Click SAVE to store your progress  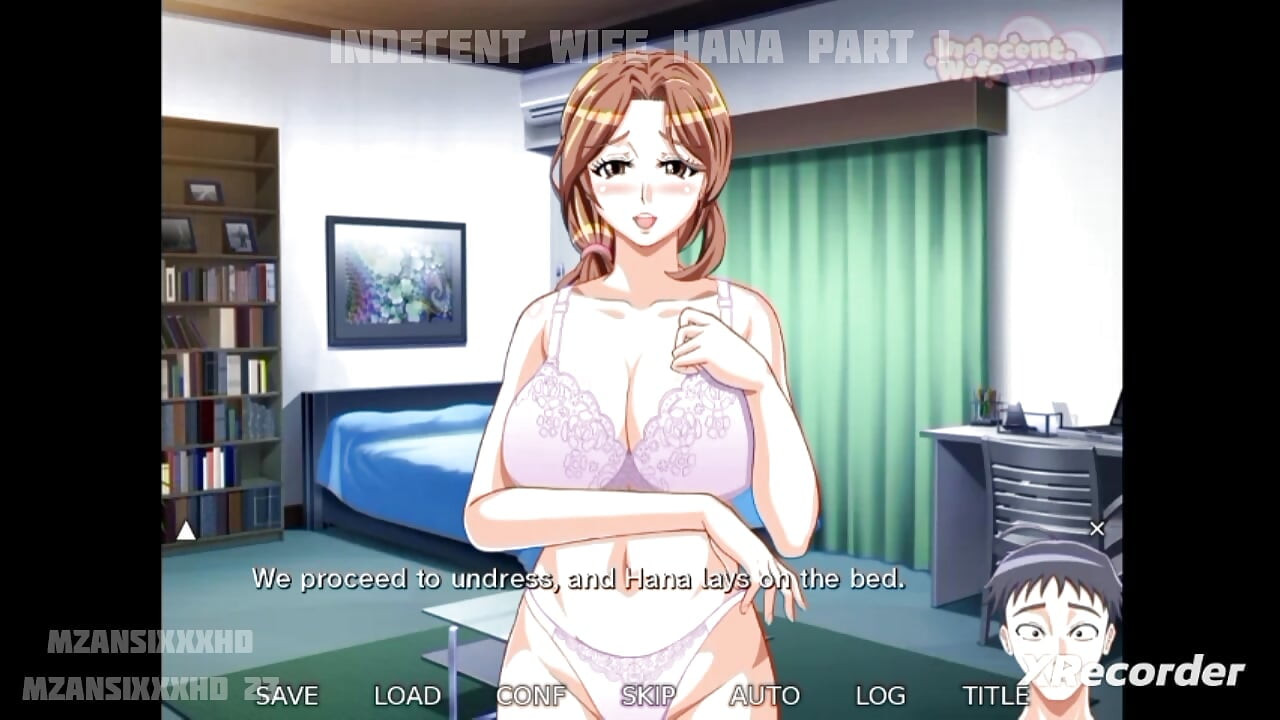click(287, 694)
